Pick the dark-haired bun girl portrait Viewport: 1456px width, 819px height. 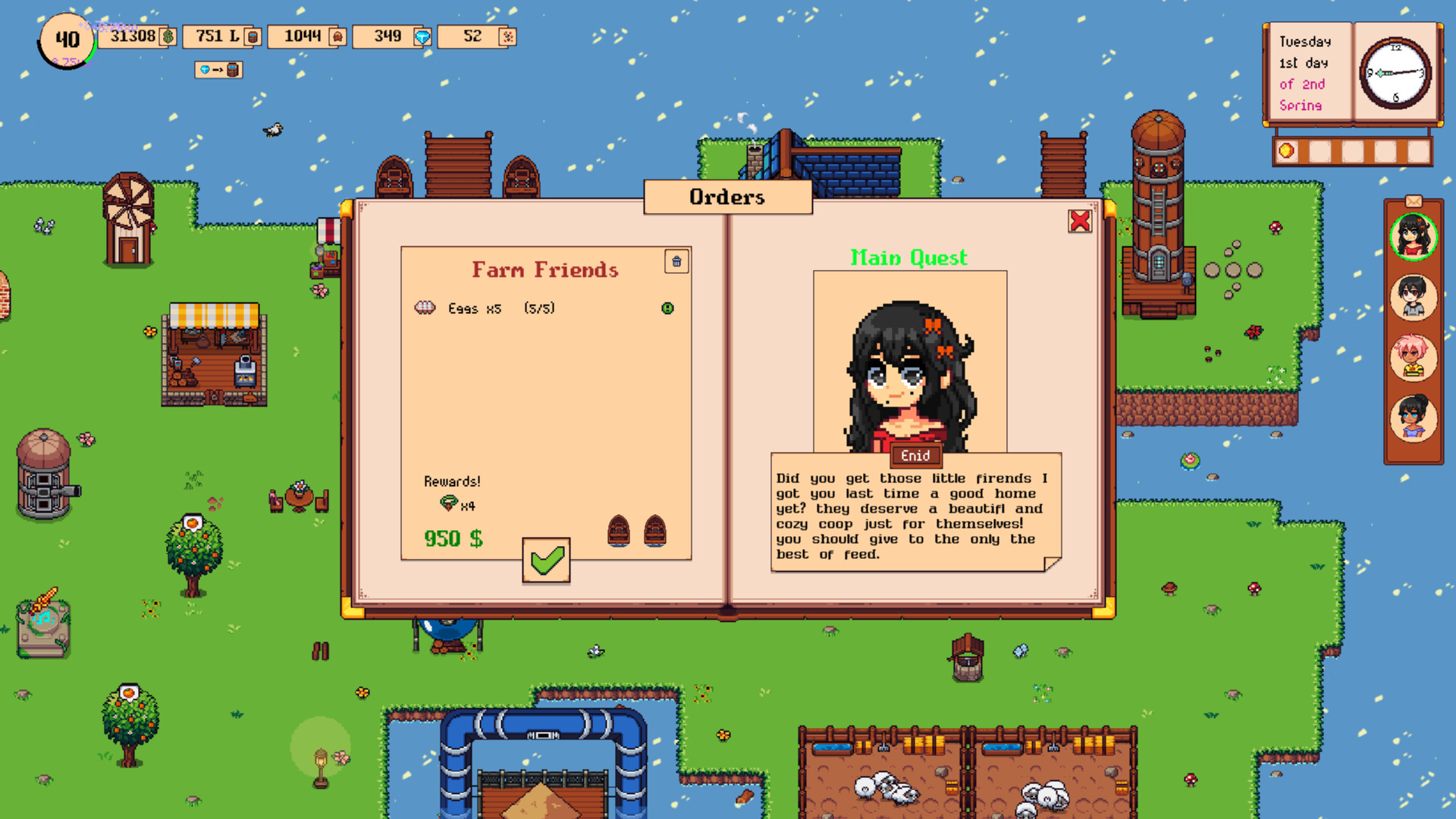tap(1413, 417)
